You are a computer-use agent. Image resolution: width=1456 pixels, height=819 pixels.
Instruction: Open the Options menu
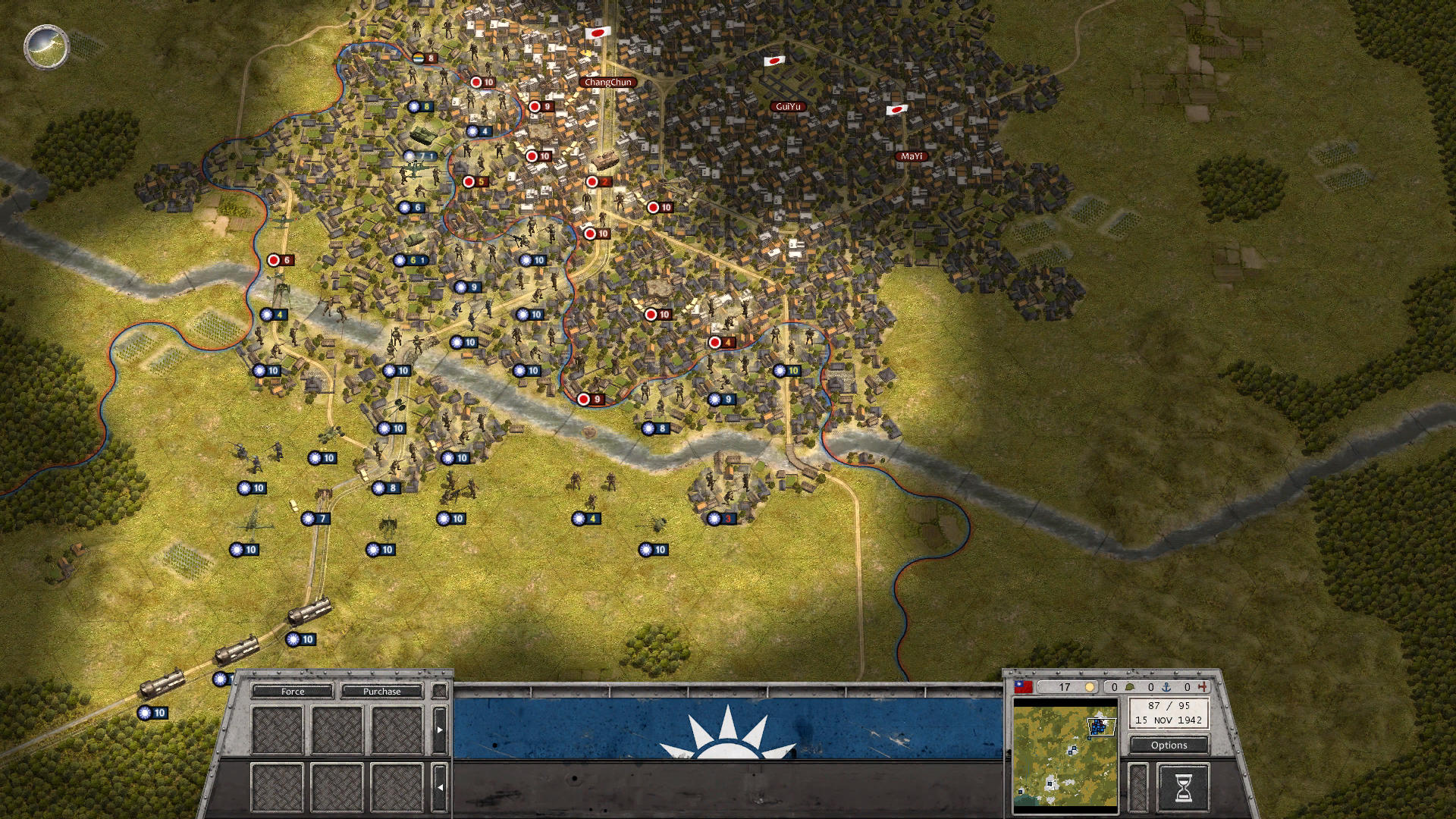pyautogui.click(x=1169, y=745)
